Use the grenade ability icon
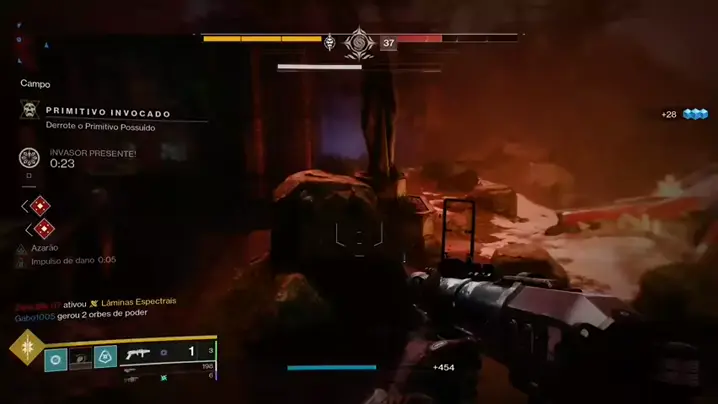 point(56,356)
